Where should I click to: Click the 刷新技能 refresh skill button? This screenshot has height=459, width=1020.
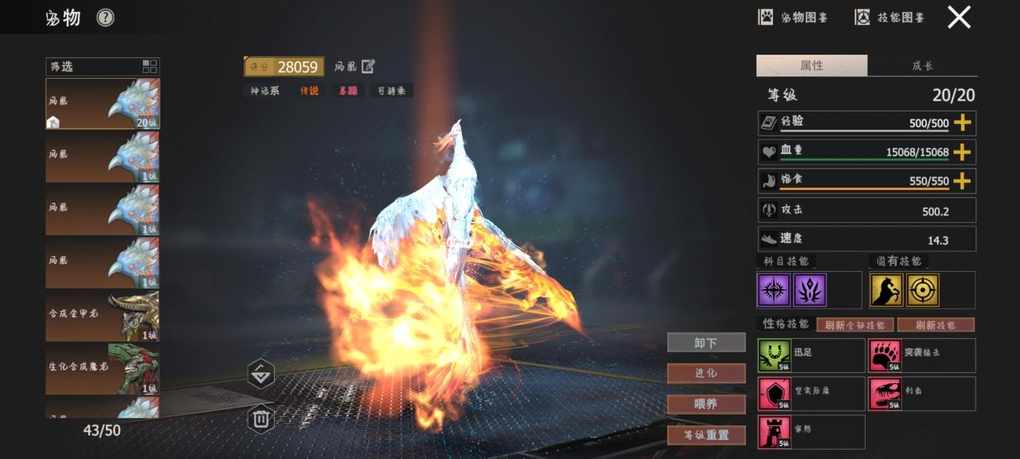click(x=935, y=325)
